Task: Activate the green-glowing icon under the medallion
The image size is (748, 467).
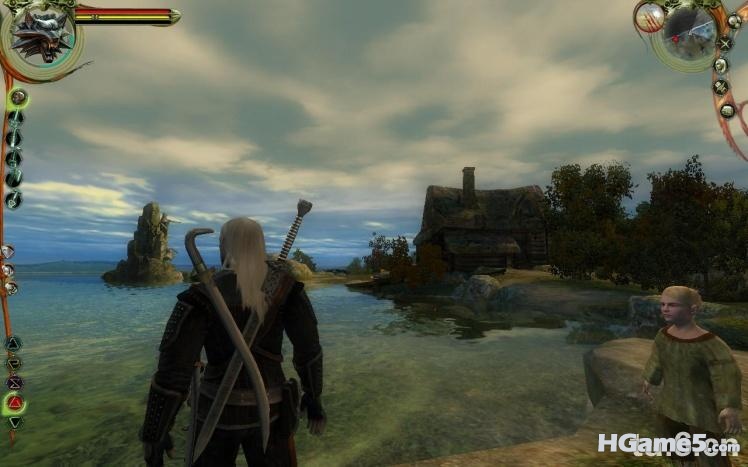Action: point(17,98)
